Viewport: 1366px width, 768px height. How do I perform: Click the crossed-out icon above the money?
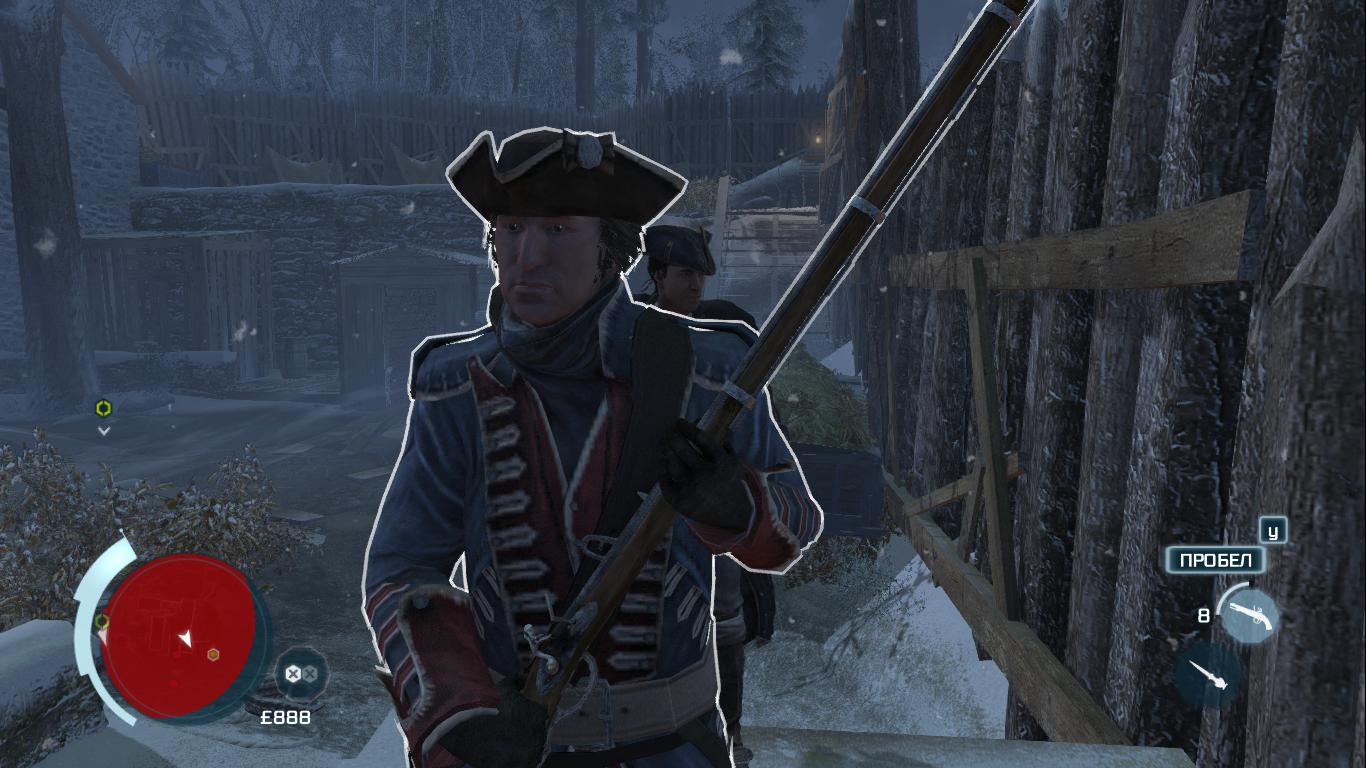(301, 674)
